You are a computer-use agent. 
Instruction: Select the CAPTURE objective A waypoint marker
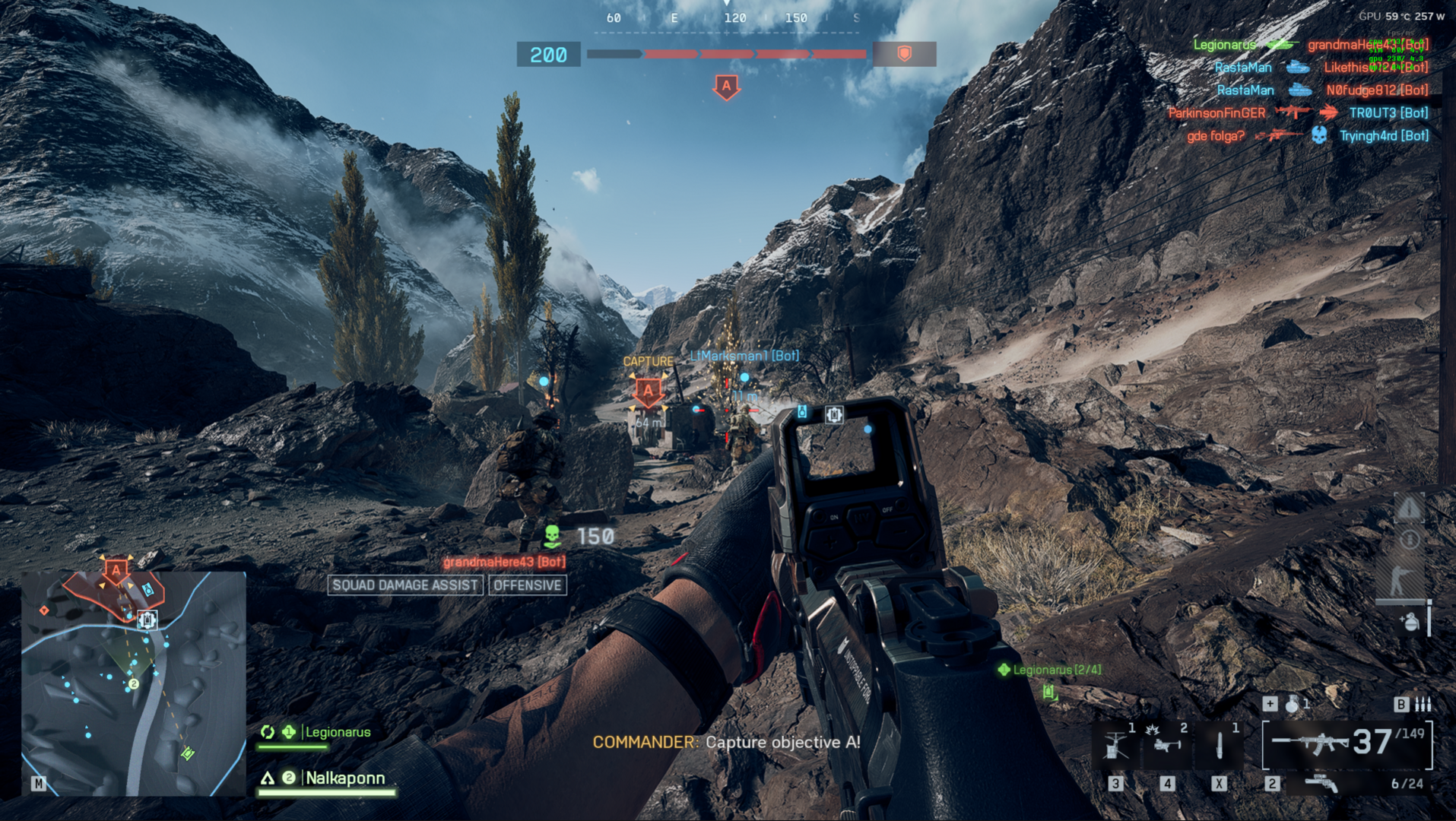click(648, 391)
